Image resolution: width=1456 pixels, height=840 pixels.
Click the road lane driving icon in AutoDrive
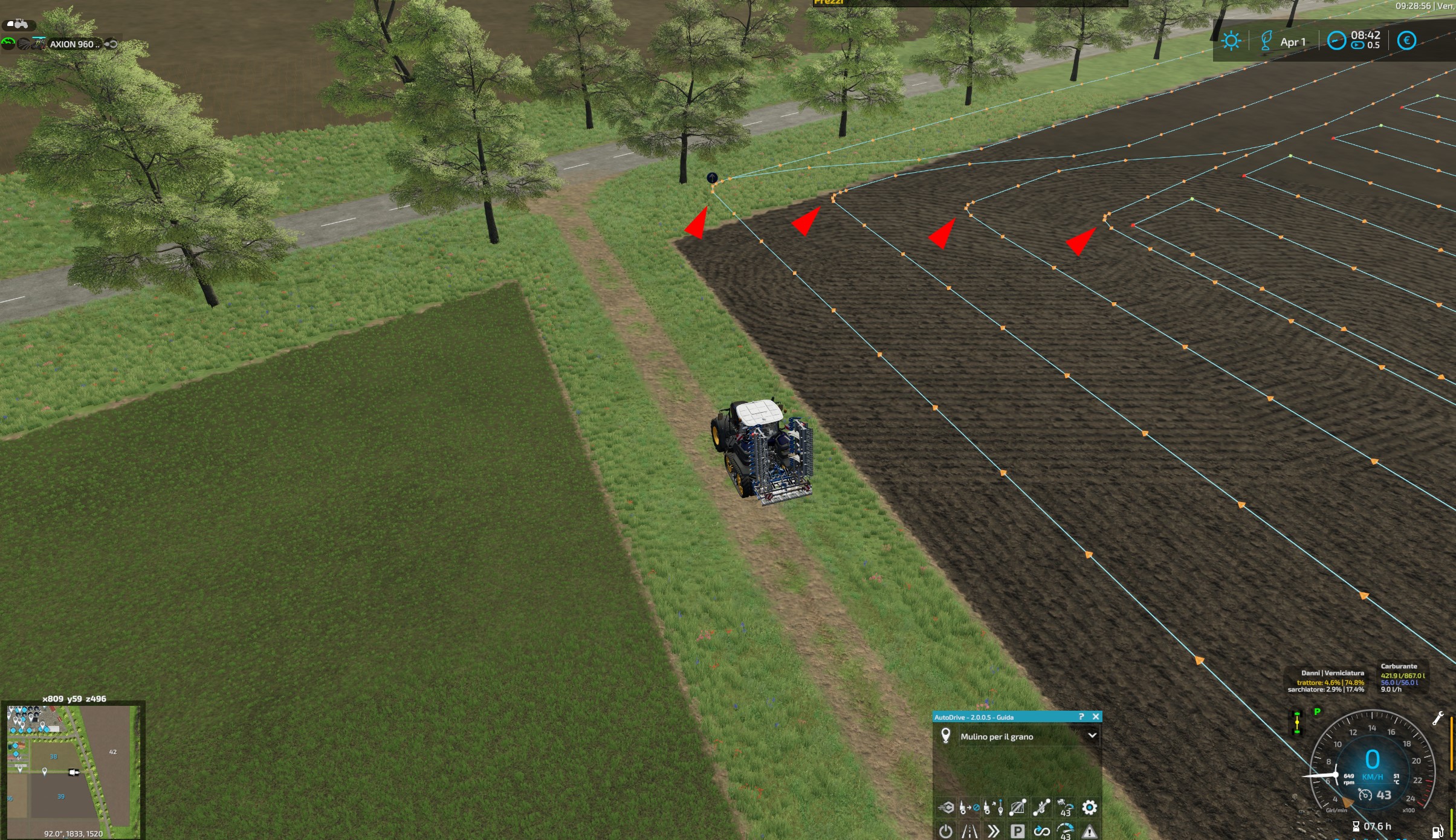969,832
